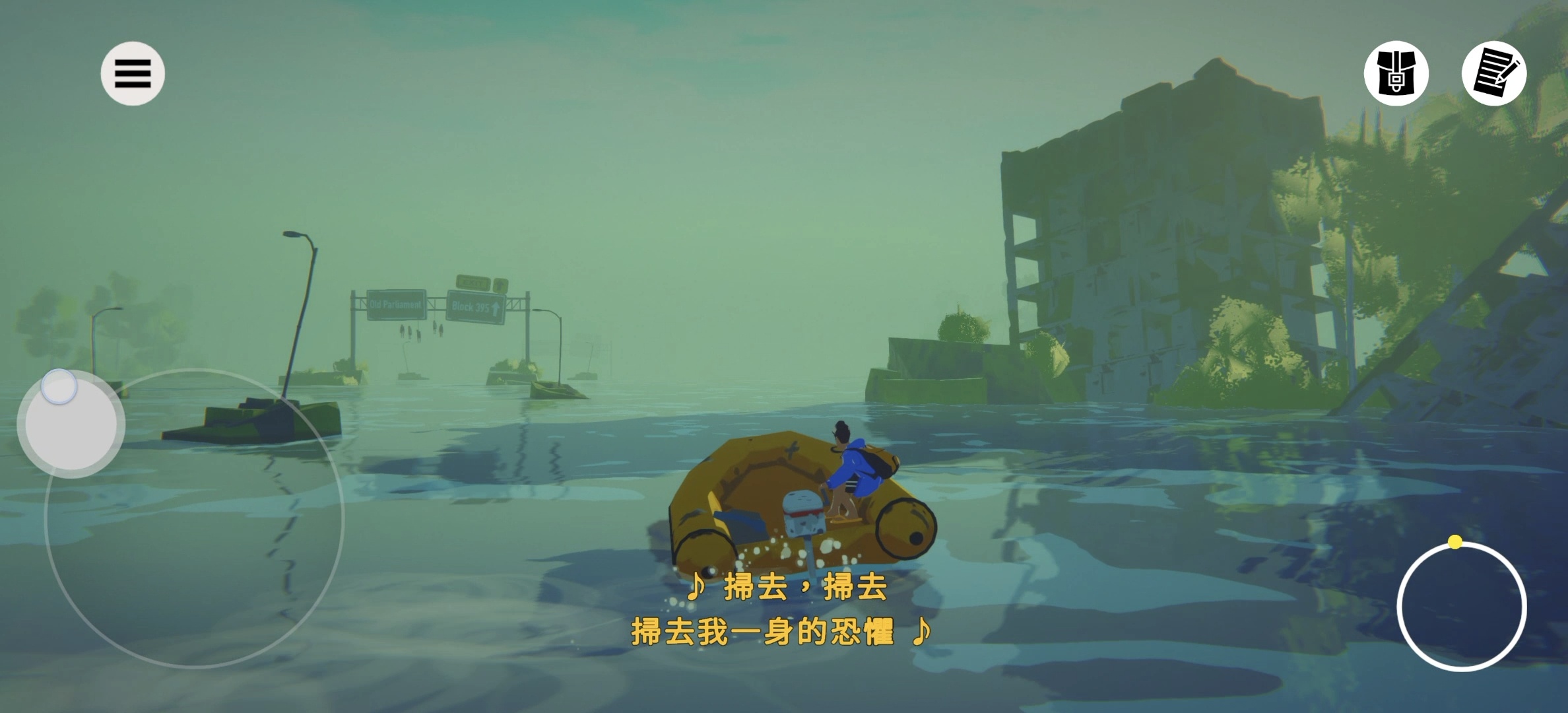This screenshot has width=1568, height=713.
Task: Open the backpack inventory icon
Action: pyautogui.click(x=1396, y=73)
